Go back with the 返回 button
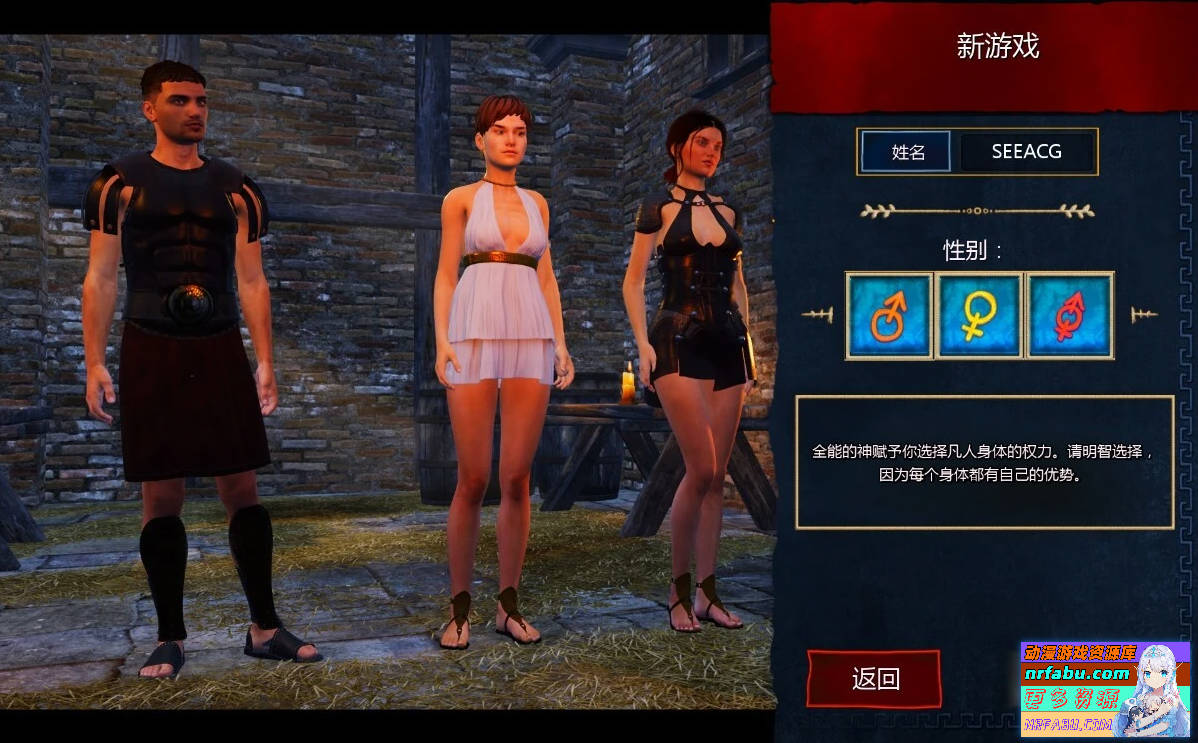Image resolution: width=1198 pixels, height=743 pixels. pos(874,679)
